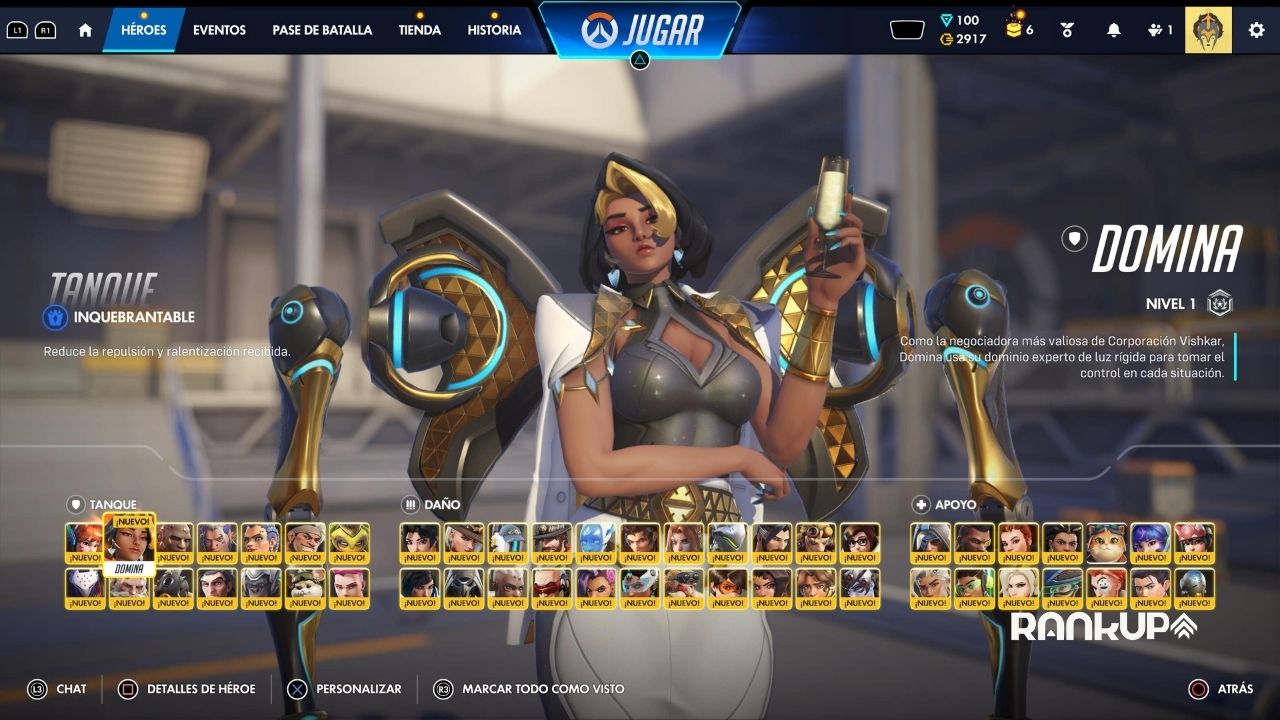Go to the Historia tab

[494, 30]
